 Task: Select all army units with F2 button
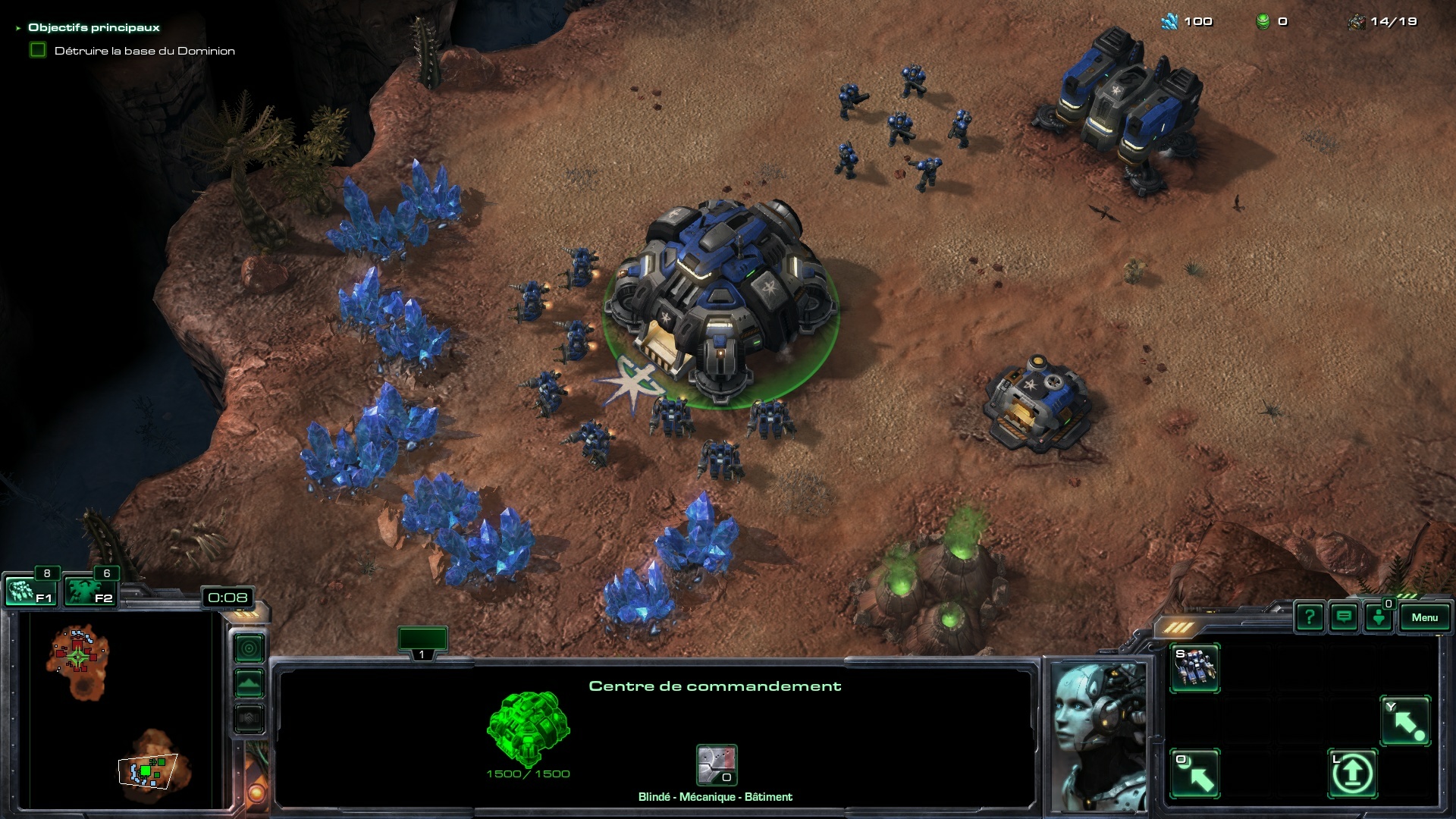coord(90,591)
